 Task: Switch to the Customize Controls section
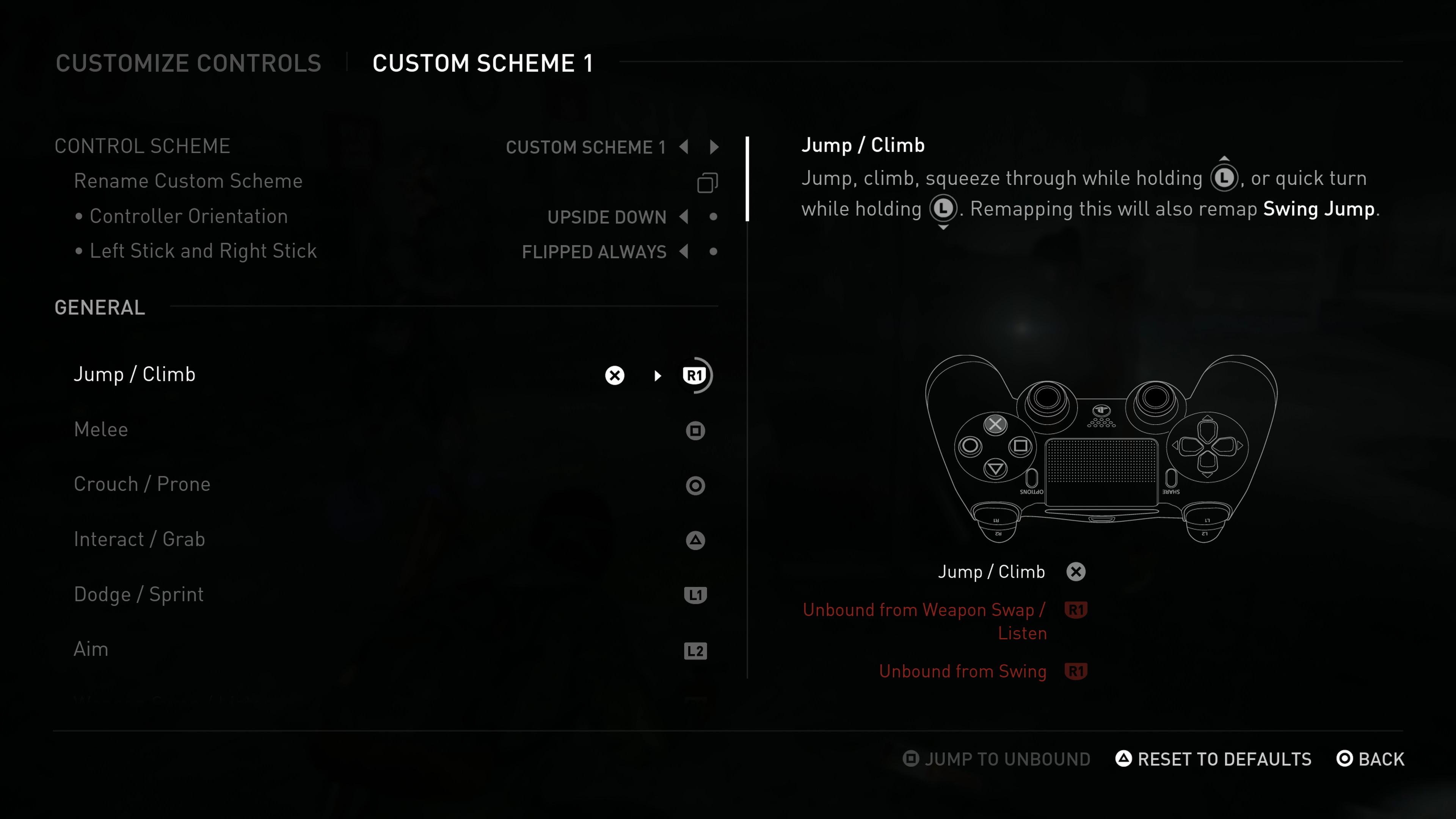tap(189, 63)
